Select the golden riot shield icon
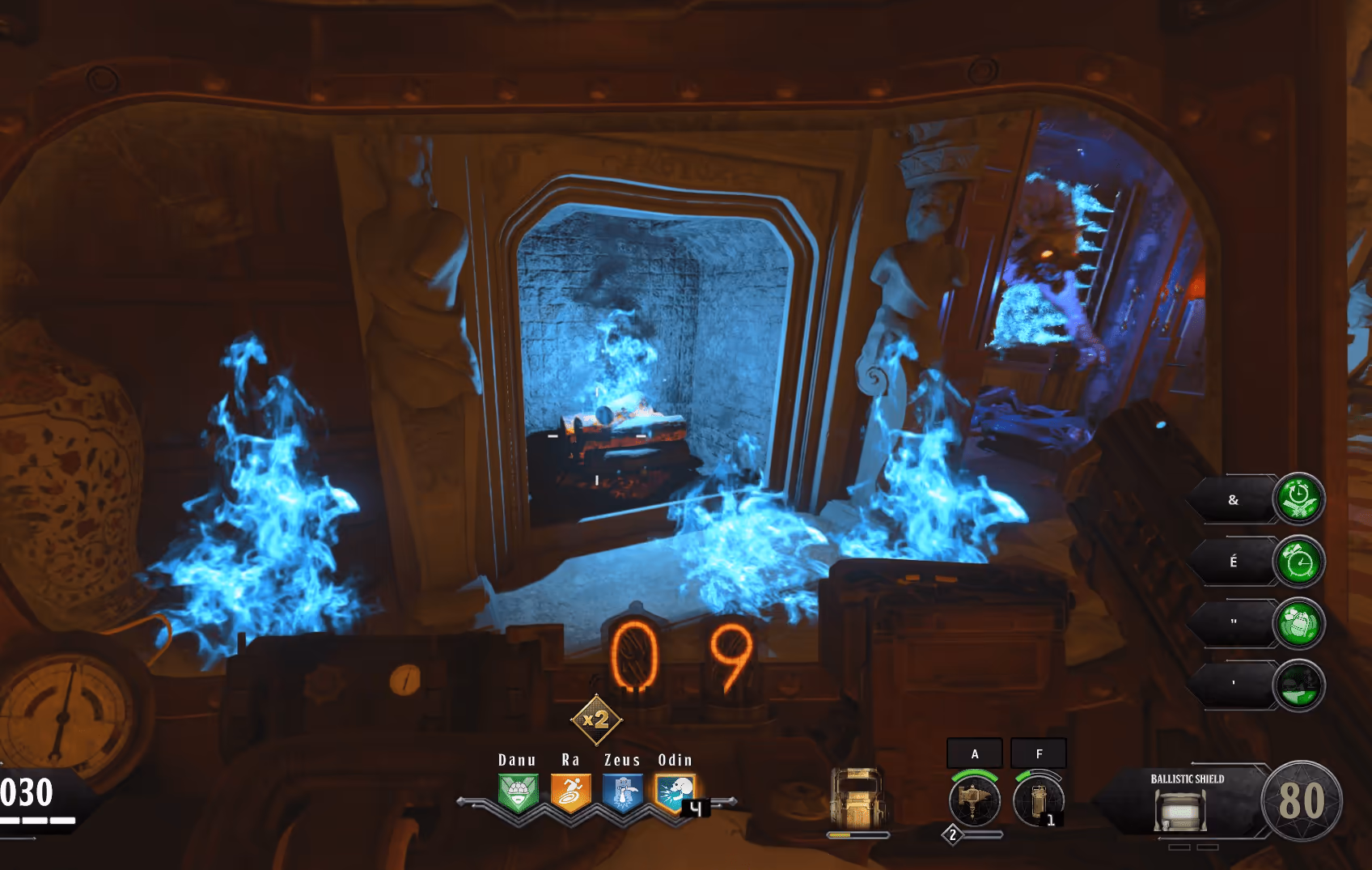1372x870 pixels. click(x=857, y=798)
